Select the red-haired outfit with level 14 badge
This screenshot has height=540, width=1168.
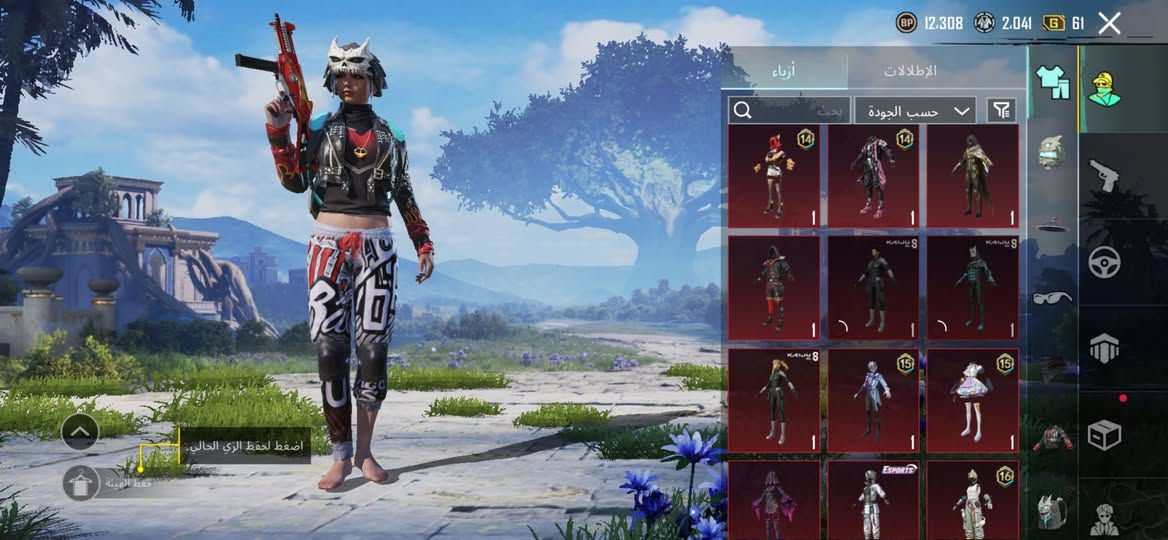(774, 176)
